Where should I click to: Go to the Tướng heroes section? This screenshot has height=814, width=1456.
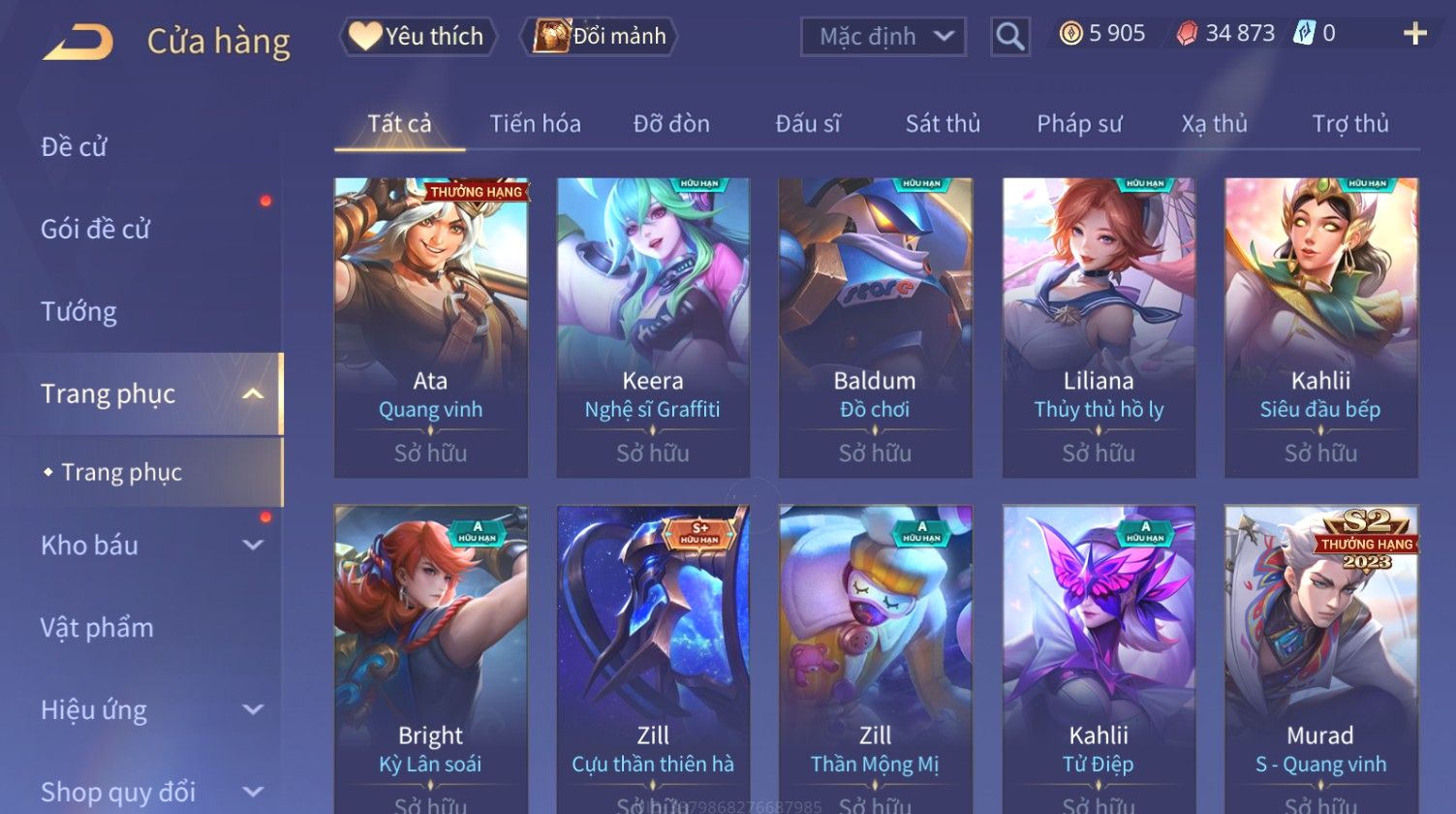[79, 311]
